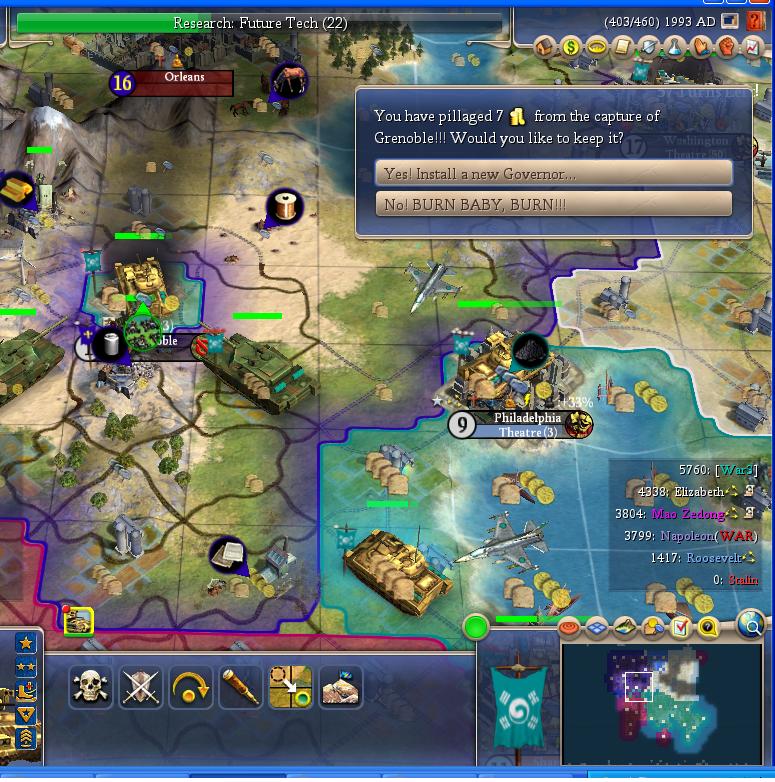
Task: Choose "No! BURN BABY, BURN!!!" option
Action: tap(553, 204)
